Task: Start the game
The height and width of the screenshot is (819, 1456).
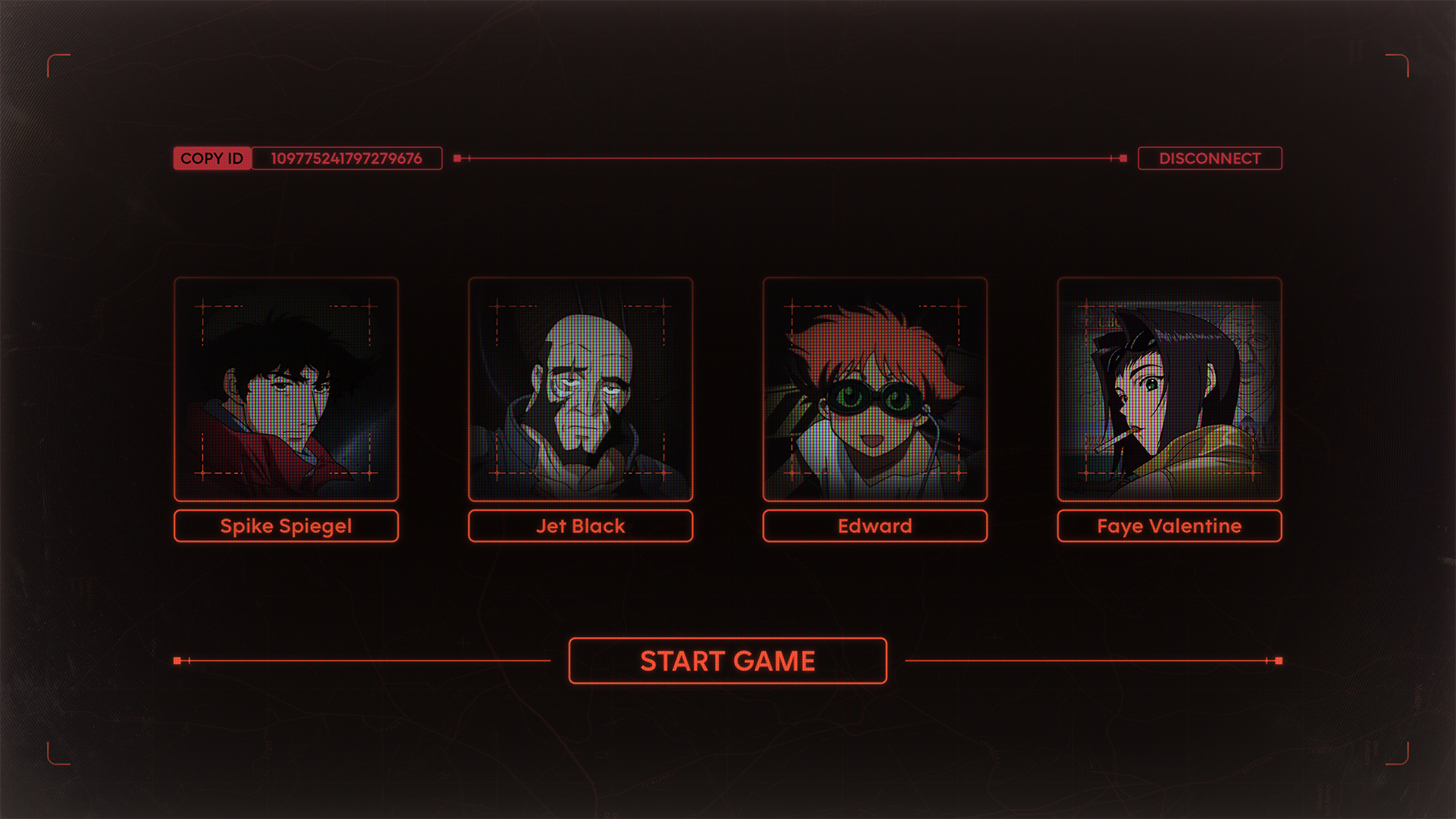Action: pyautogui.click(x=727, y=661)
